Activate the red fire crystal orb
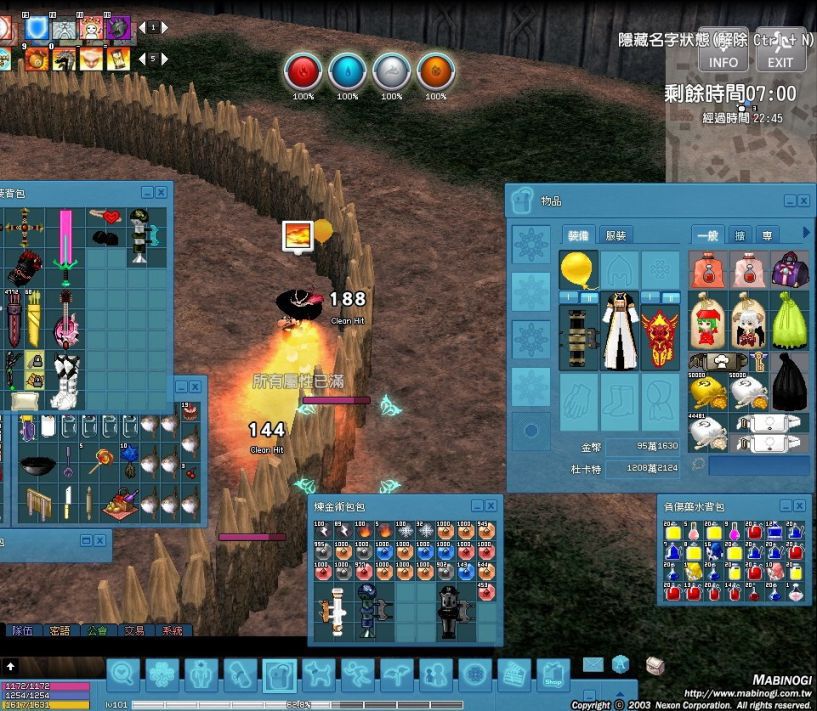Screen dimensions: 817x711 (x=303, y=71)
